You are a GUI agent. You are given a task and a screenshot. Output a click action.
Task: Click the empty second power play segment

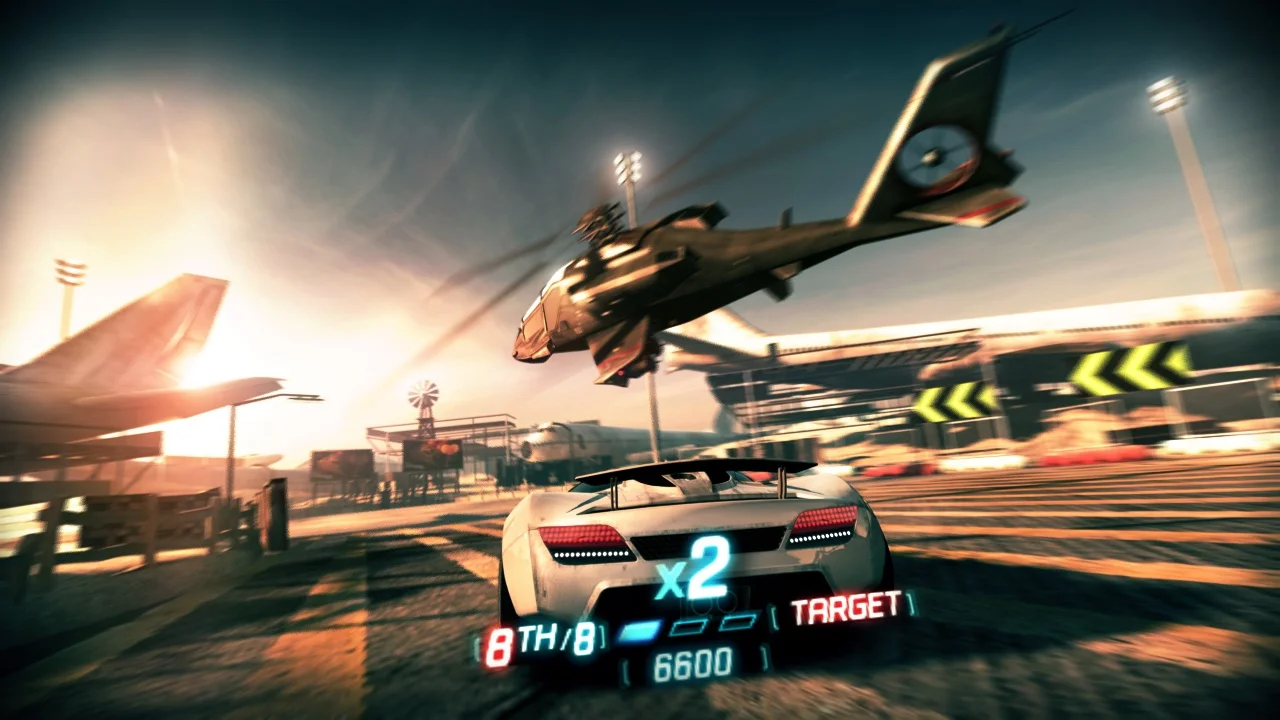(x=688, y=627)
